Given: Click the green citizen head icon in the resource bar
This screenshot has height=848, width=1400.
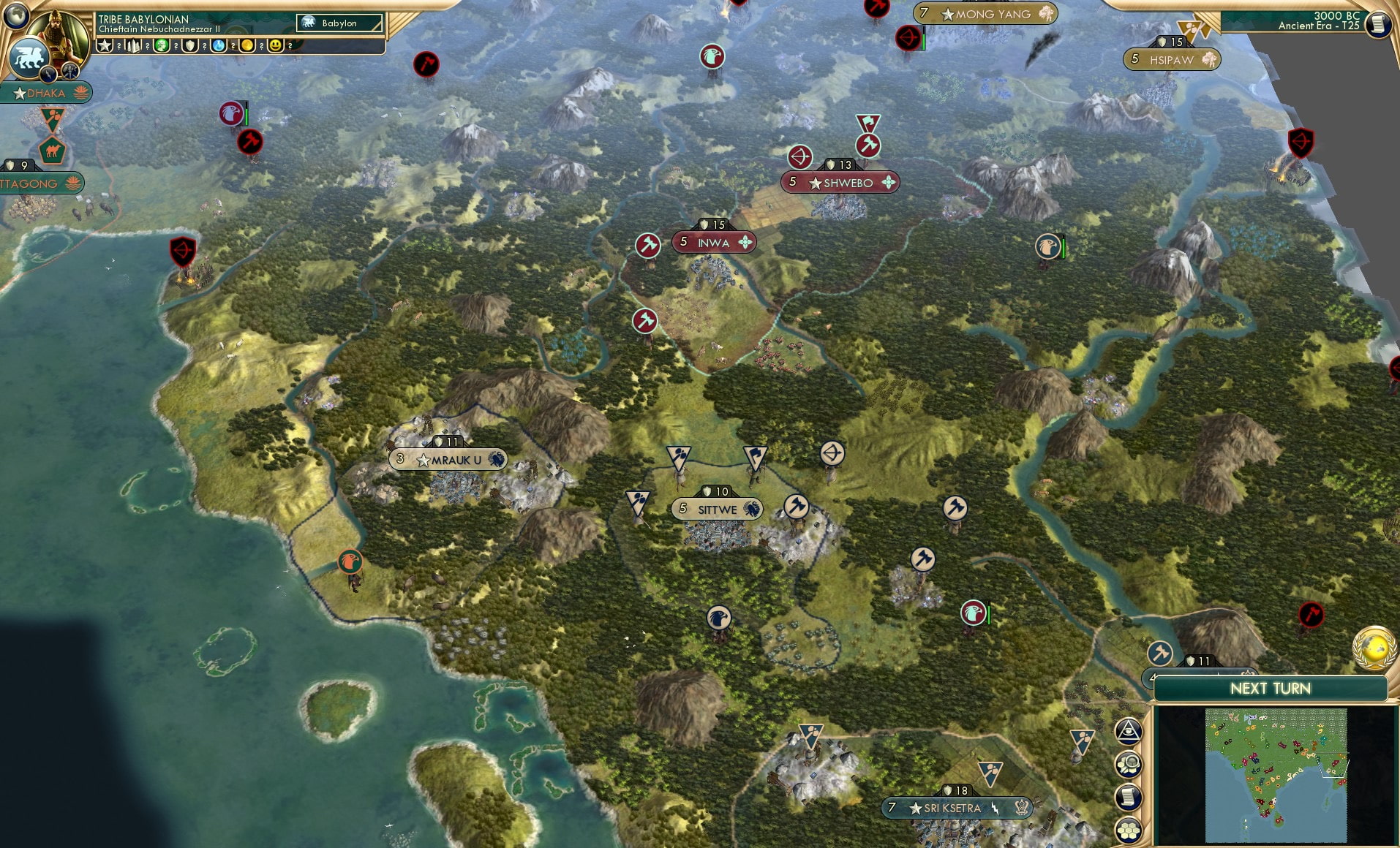Looking at the screenshot, I should tap(162, 45).
